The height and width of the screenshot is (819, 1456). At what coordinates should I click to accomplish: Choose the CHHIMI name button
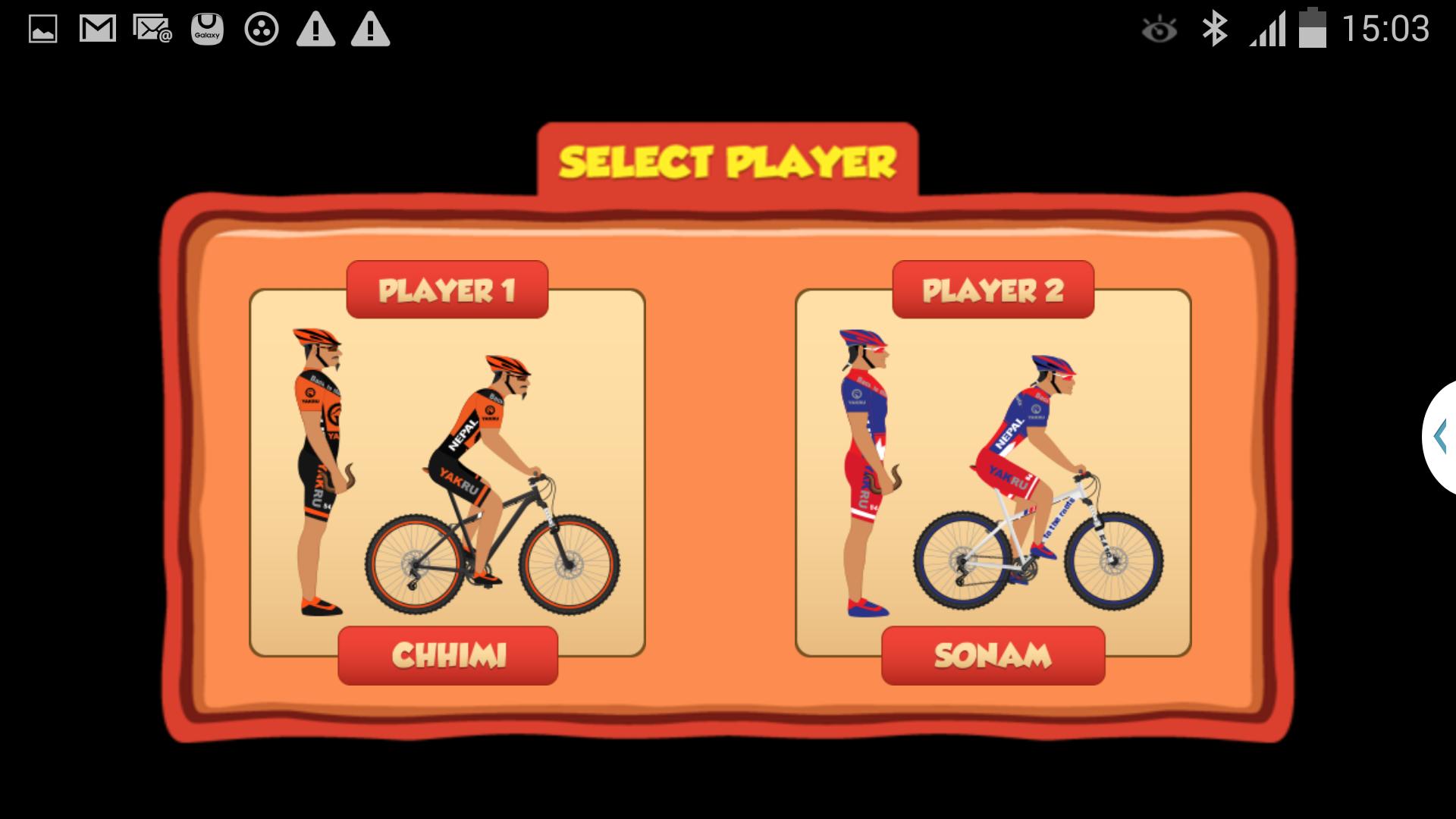tap(447, 655)
